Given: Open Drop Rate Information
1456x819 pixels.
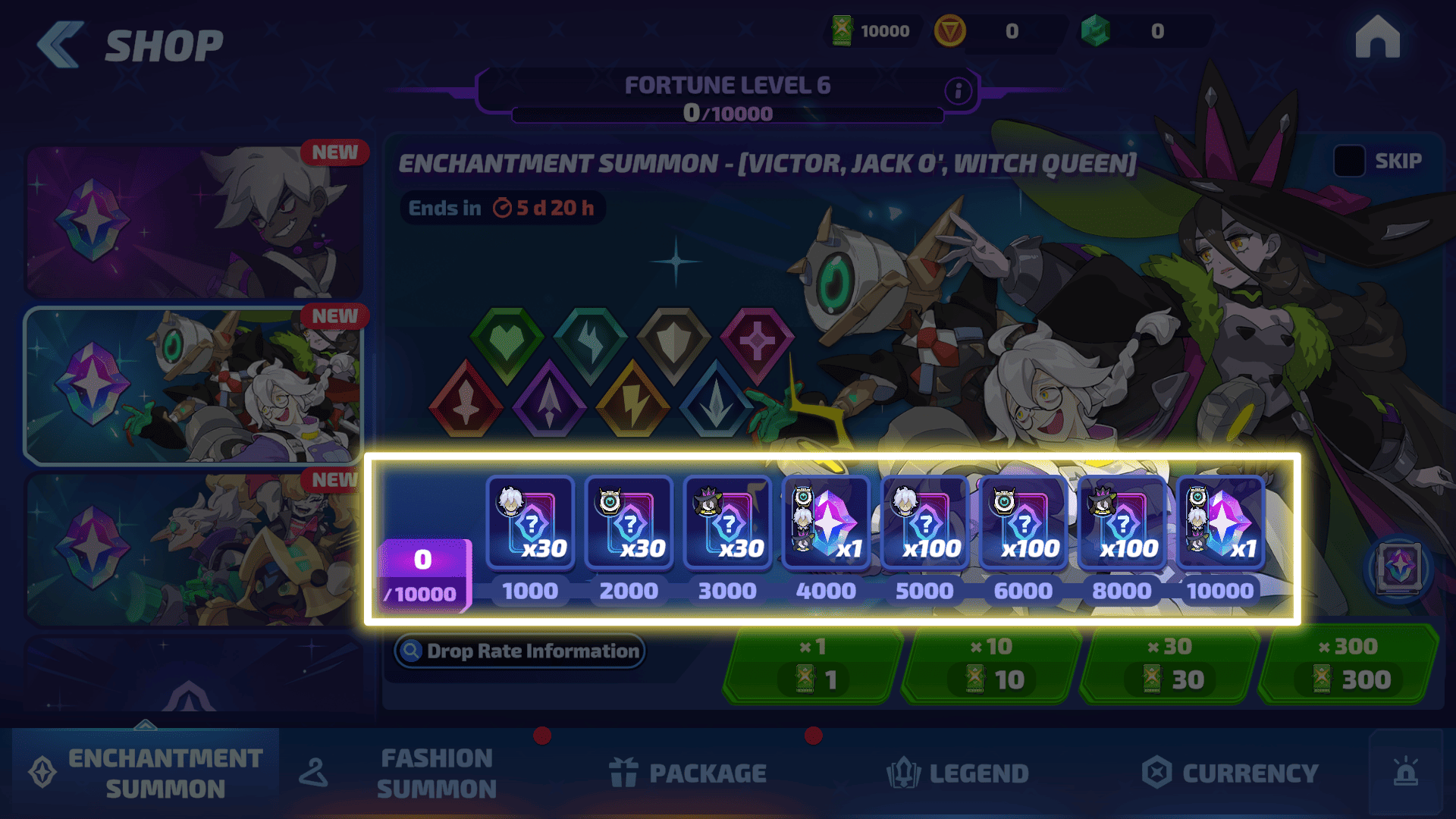Looking at the screenshot, I should coord(520,651).
